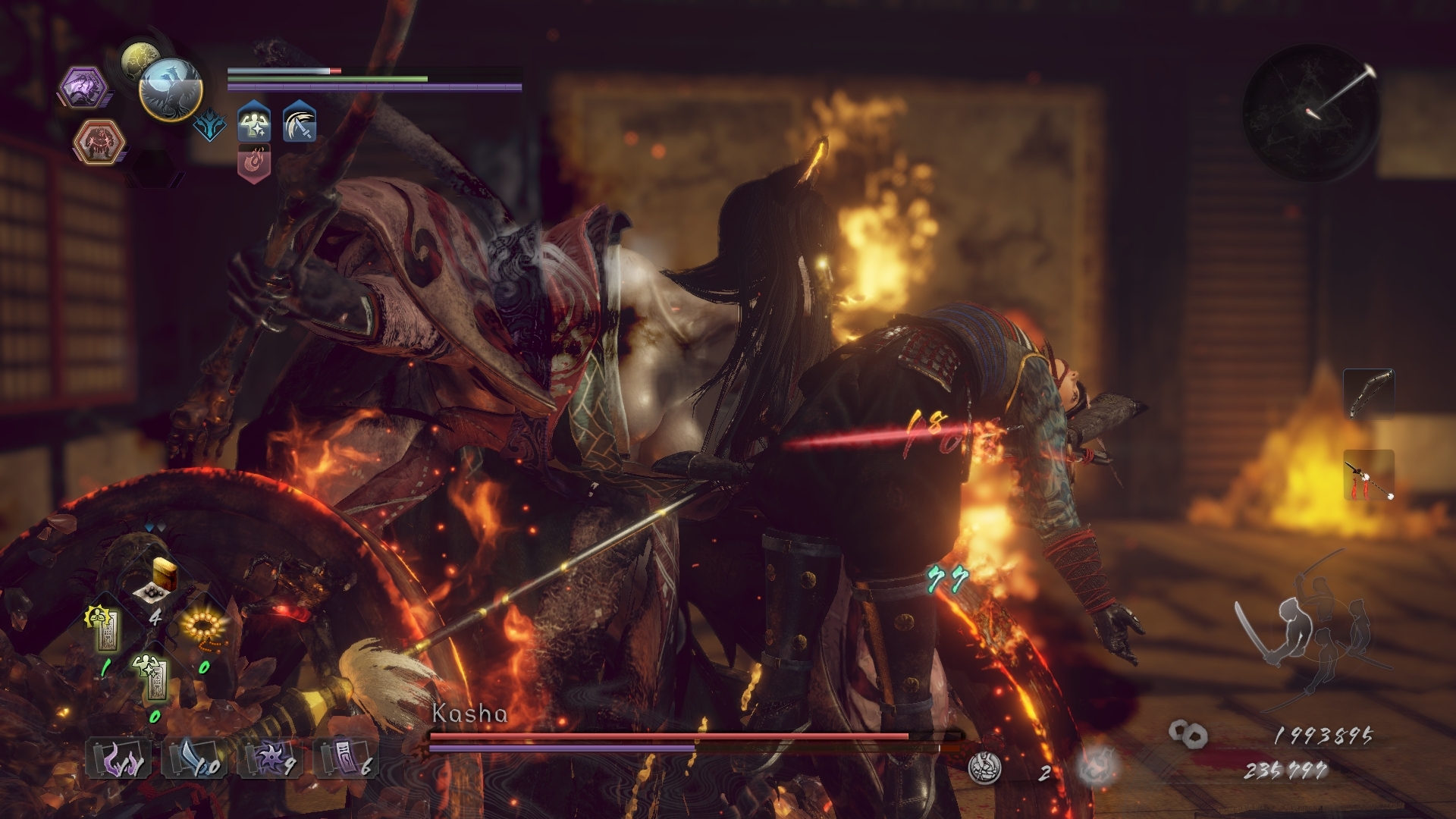Activate the red ogre soul core

tap(98, 143)
